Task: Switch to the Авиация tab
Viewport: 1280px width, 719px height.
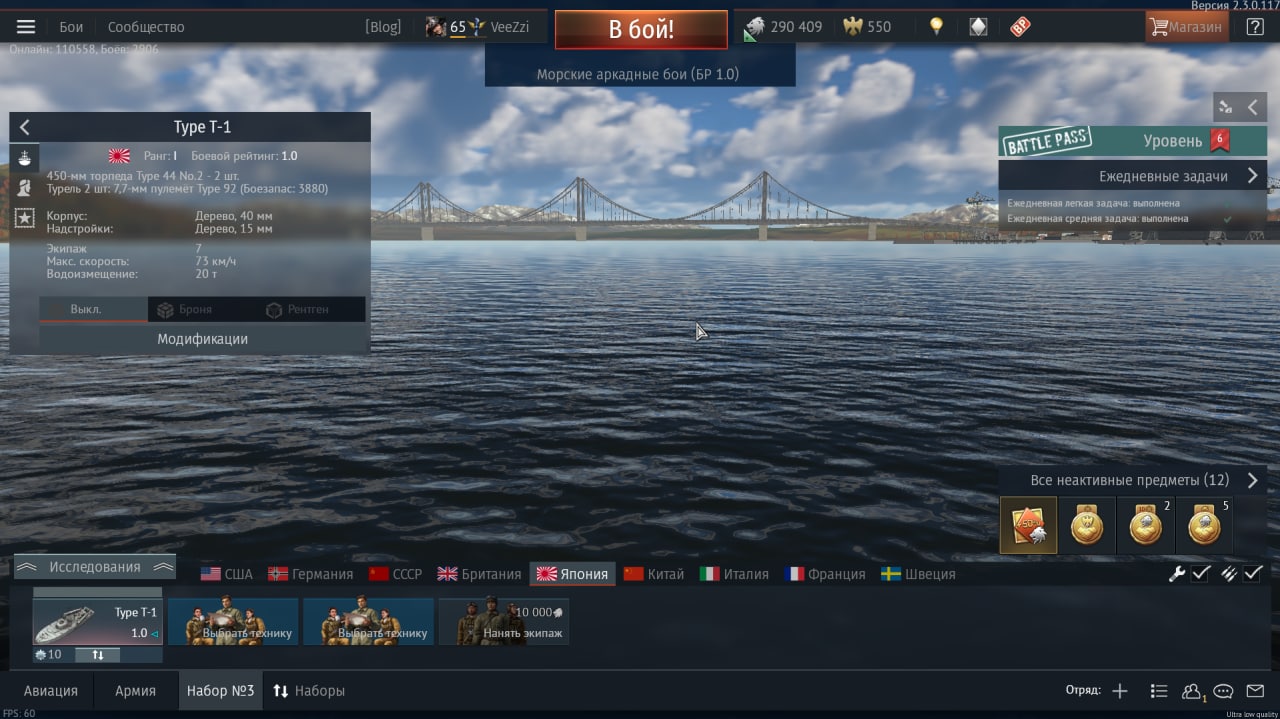Action: (51, 691)
